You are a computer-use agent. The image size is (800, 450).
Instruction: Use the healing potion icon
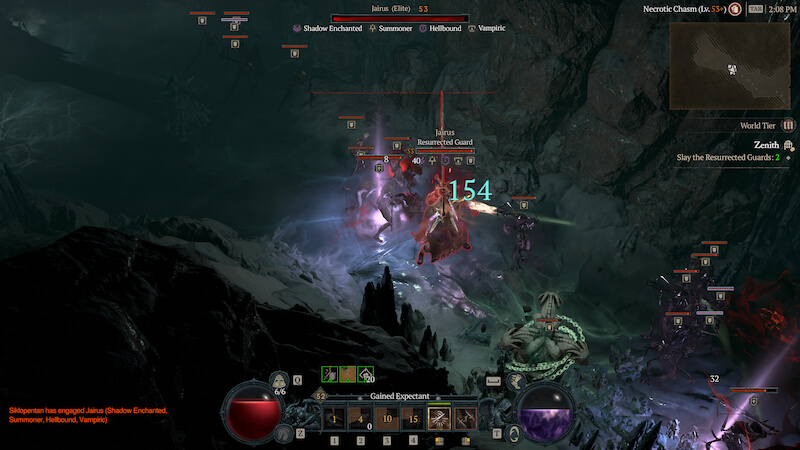pos(280,383)
